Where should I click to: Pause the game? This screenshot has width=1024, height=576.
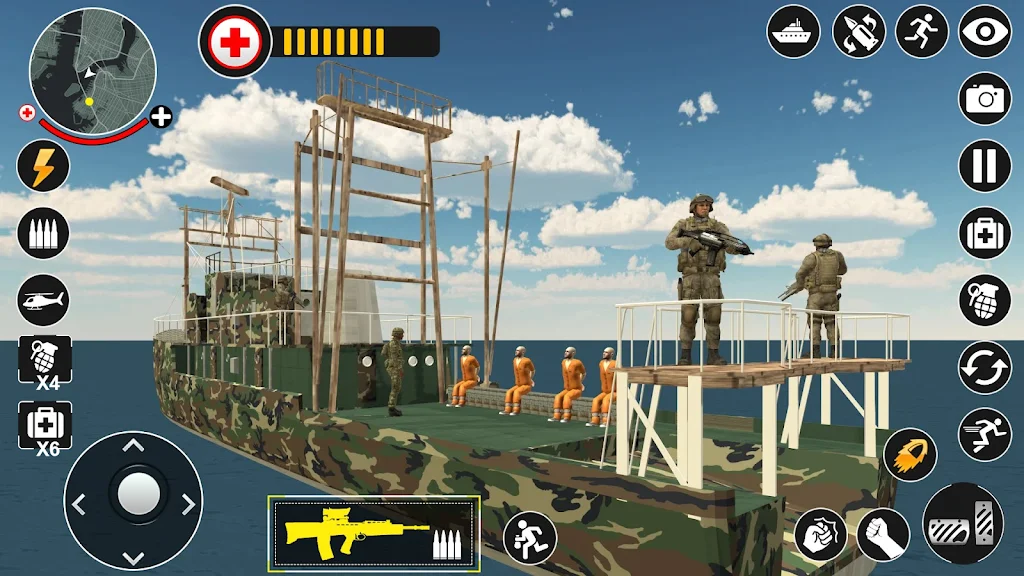point(986,165)
